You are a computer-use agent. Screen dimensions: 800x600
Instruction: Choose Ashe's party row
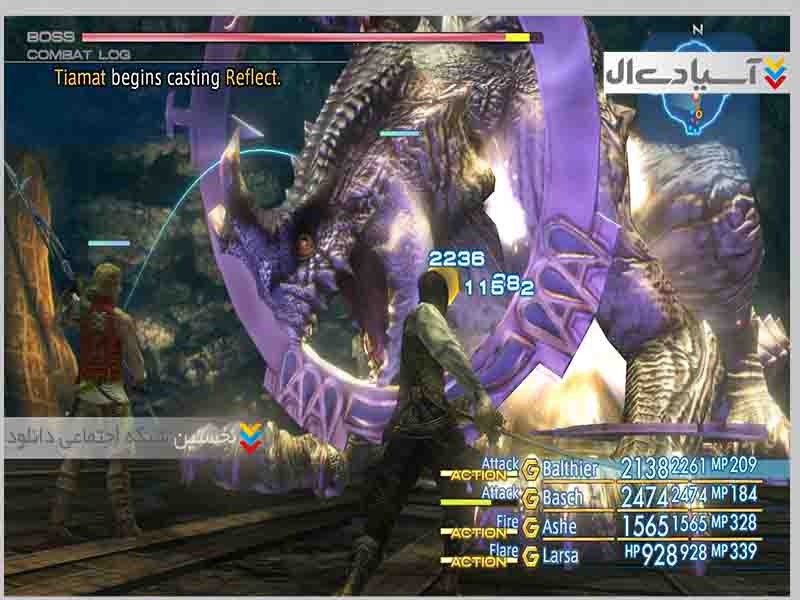pos(560,526)
